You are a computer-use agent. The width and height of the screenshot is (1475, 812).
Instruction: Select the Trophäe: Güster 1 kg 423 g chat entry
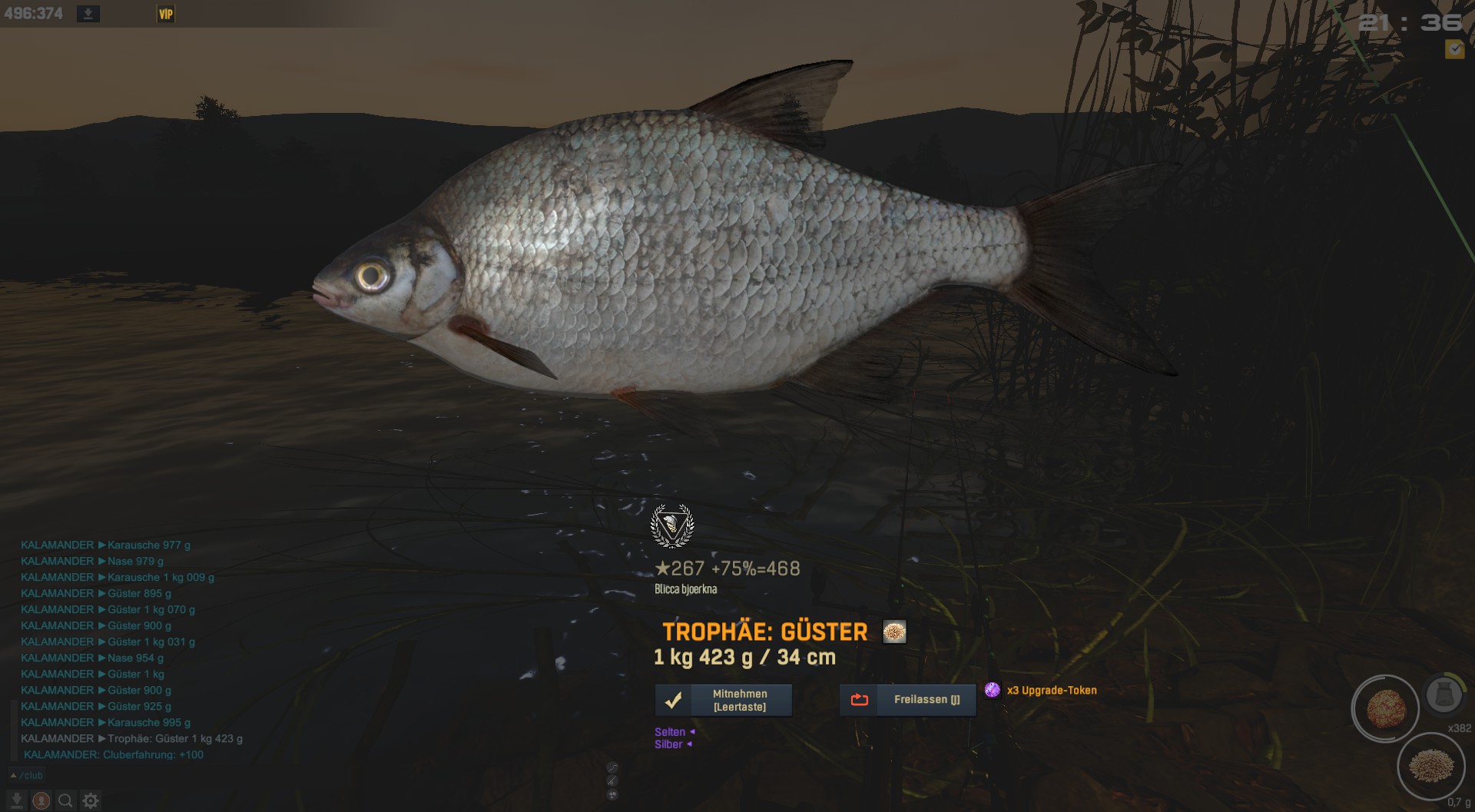pos(174,738)
